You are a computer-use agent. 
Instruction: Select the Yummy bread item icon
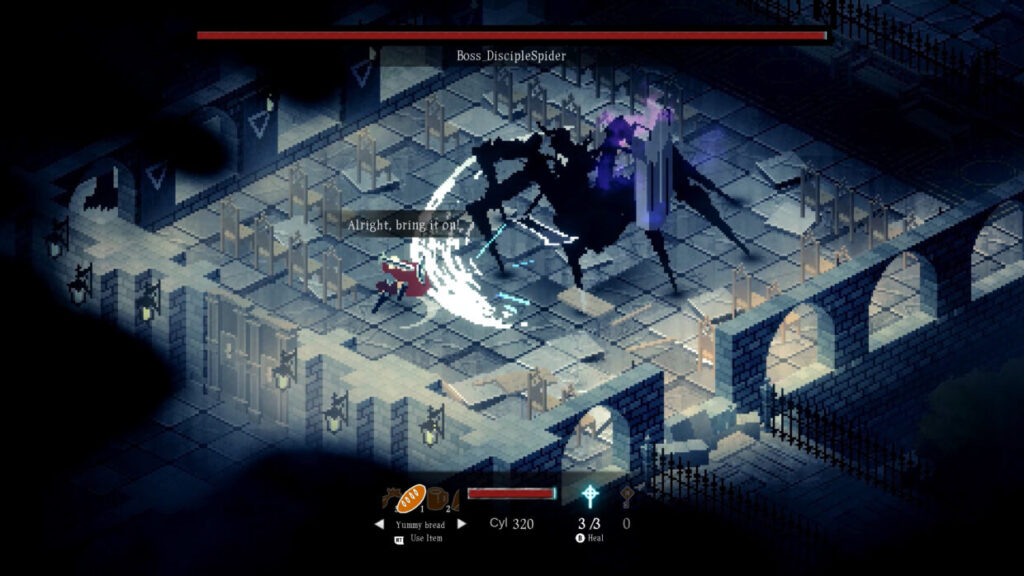pyautogui.click(x=411, y=498)
